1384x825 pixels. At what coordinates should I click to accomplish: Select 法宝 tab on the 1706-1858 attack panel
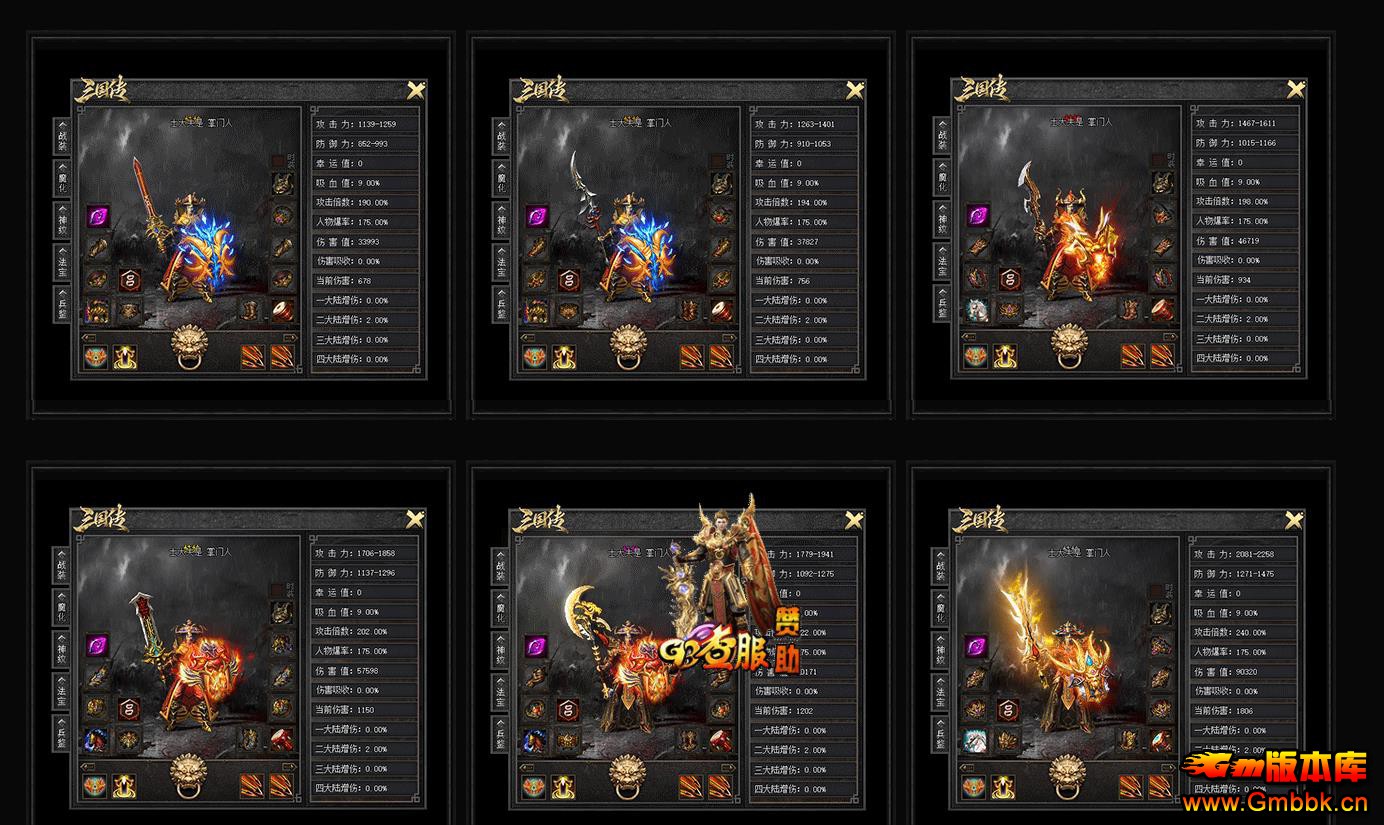61,691
